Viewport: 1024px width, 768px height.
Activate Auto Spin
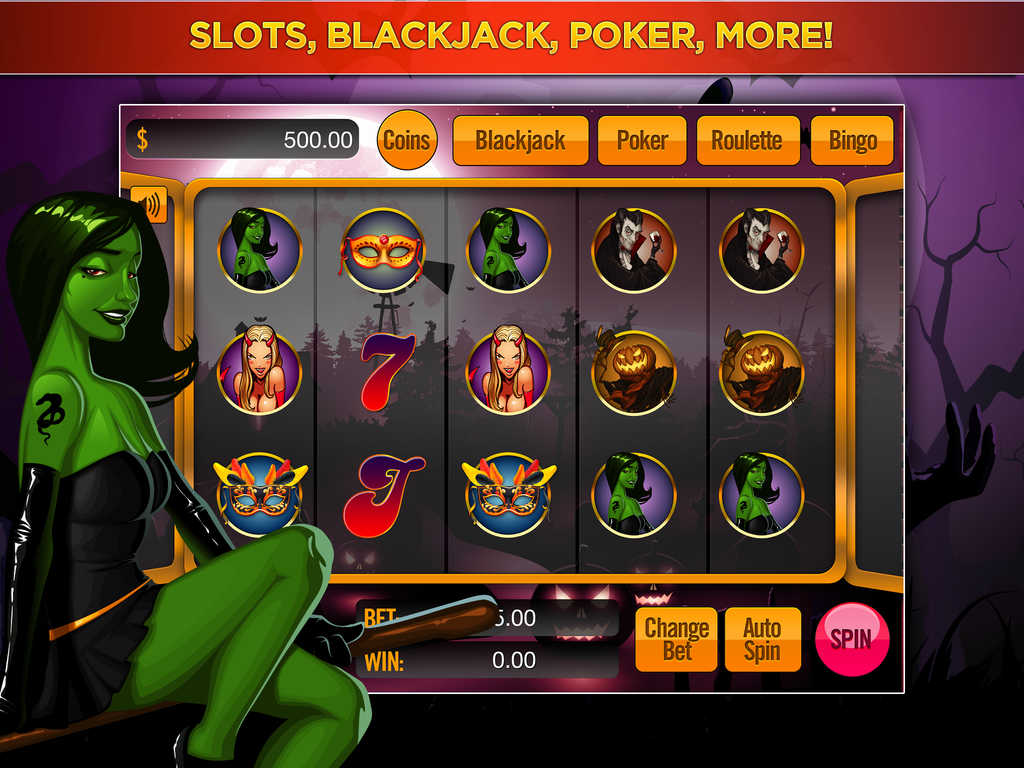pos(762,639)
